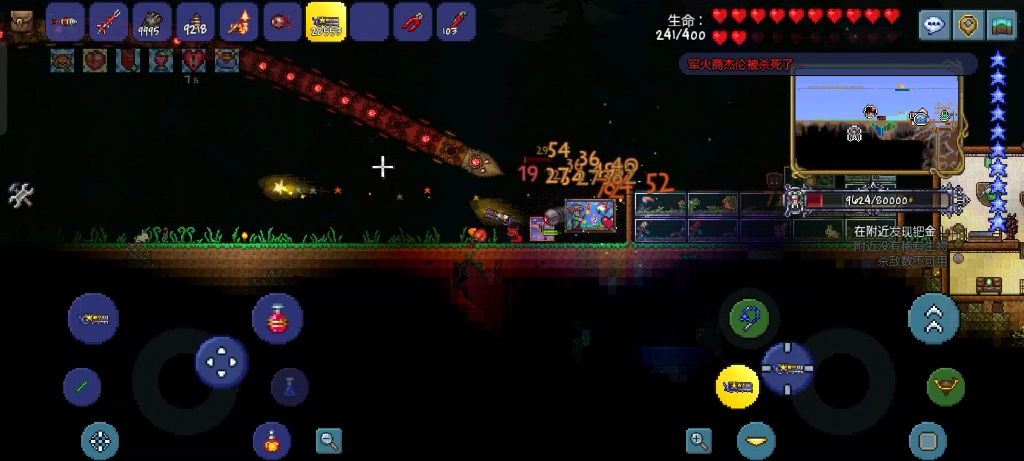Screen dimensions: 1024x461
Task: Select the red sword hotbar slot
Action: point(108,21)
